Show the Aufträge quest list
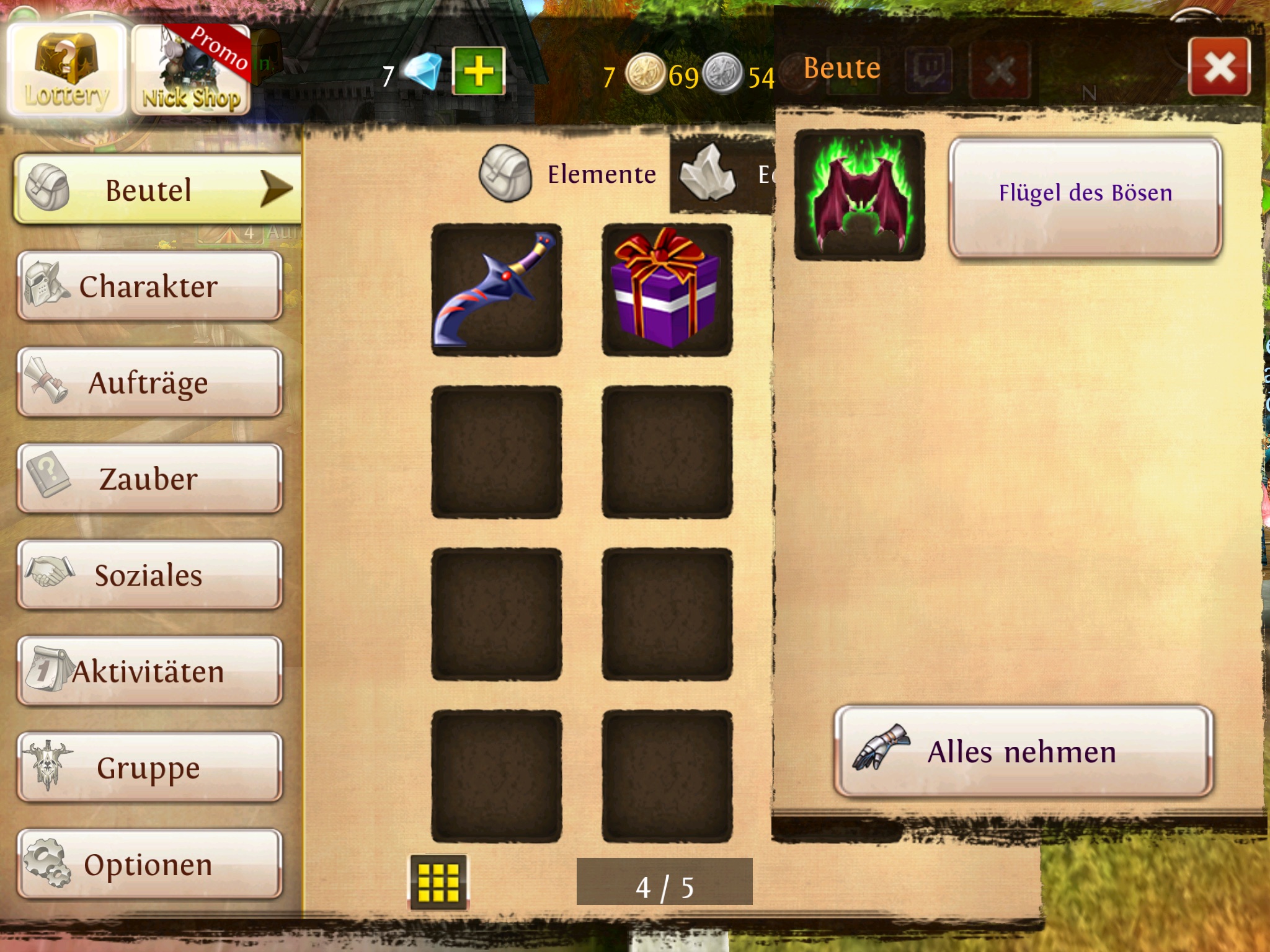 (149, 382)
